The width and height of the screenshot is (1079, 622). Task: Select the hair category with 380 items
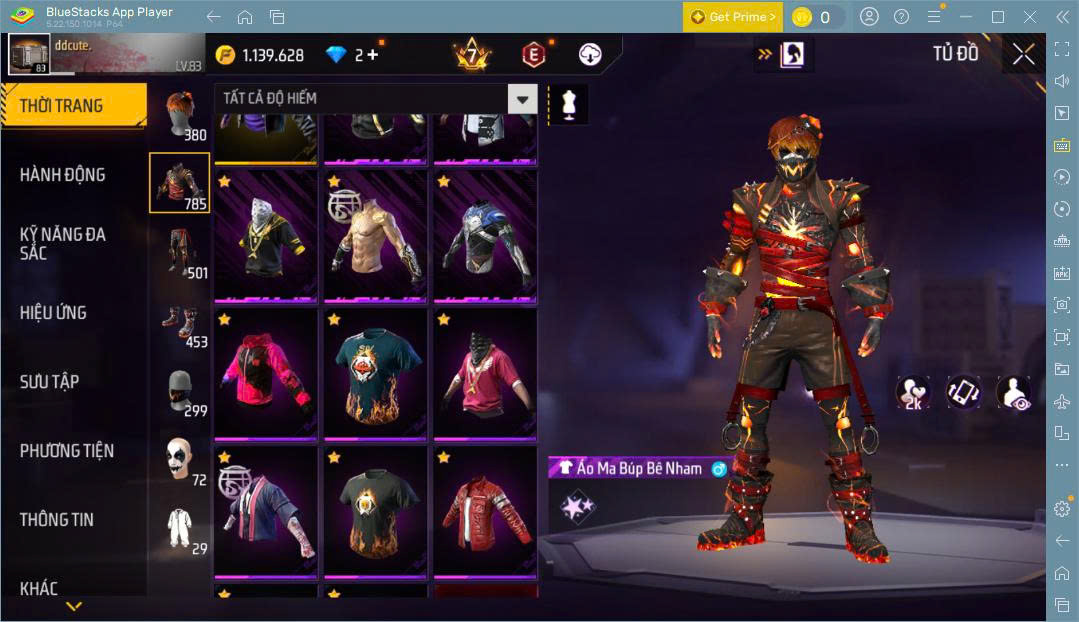[180, 115]
